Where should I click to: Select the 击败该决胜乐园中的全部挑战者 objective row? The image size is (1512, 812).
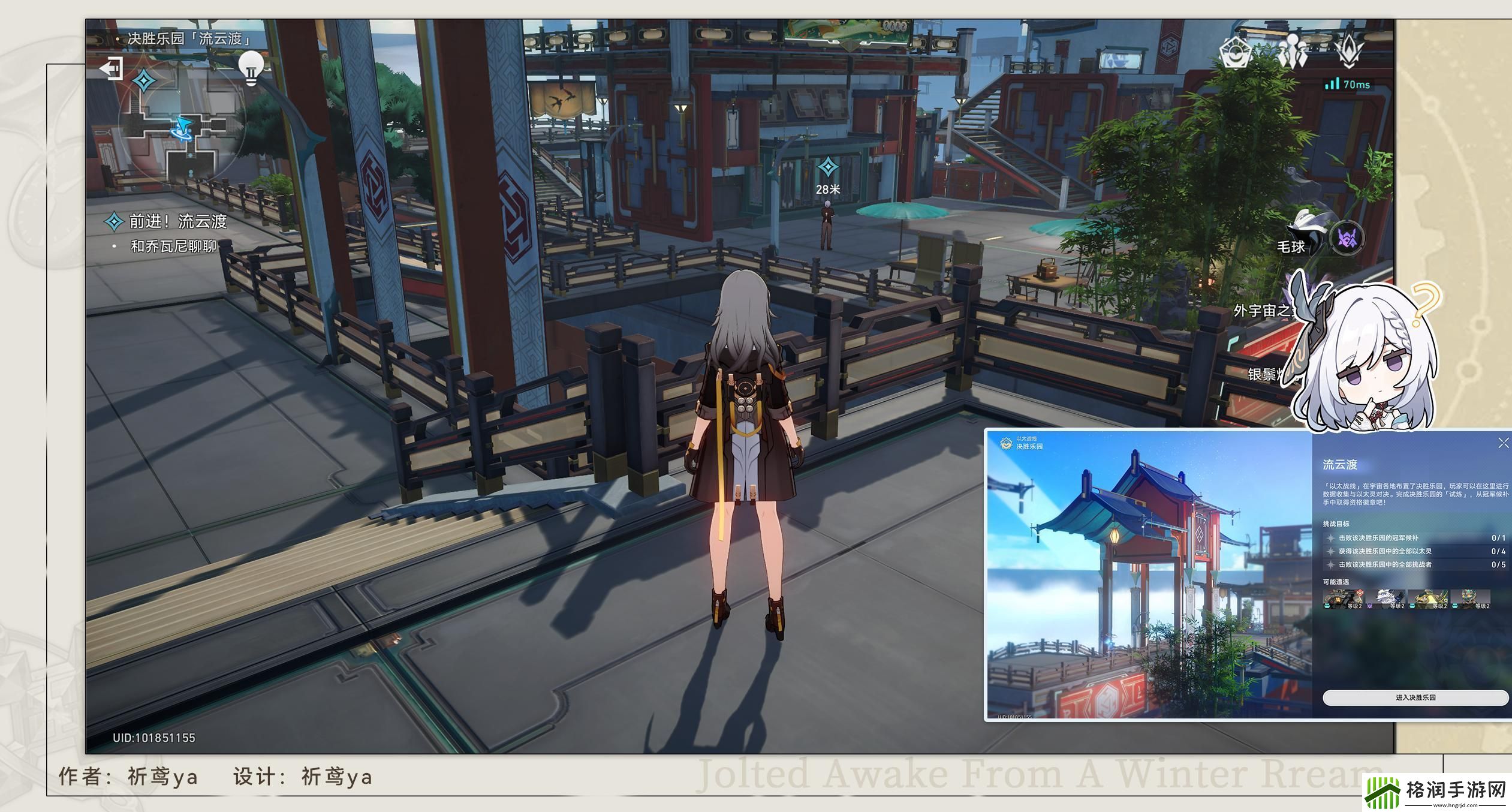(1415, 564)
